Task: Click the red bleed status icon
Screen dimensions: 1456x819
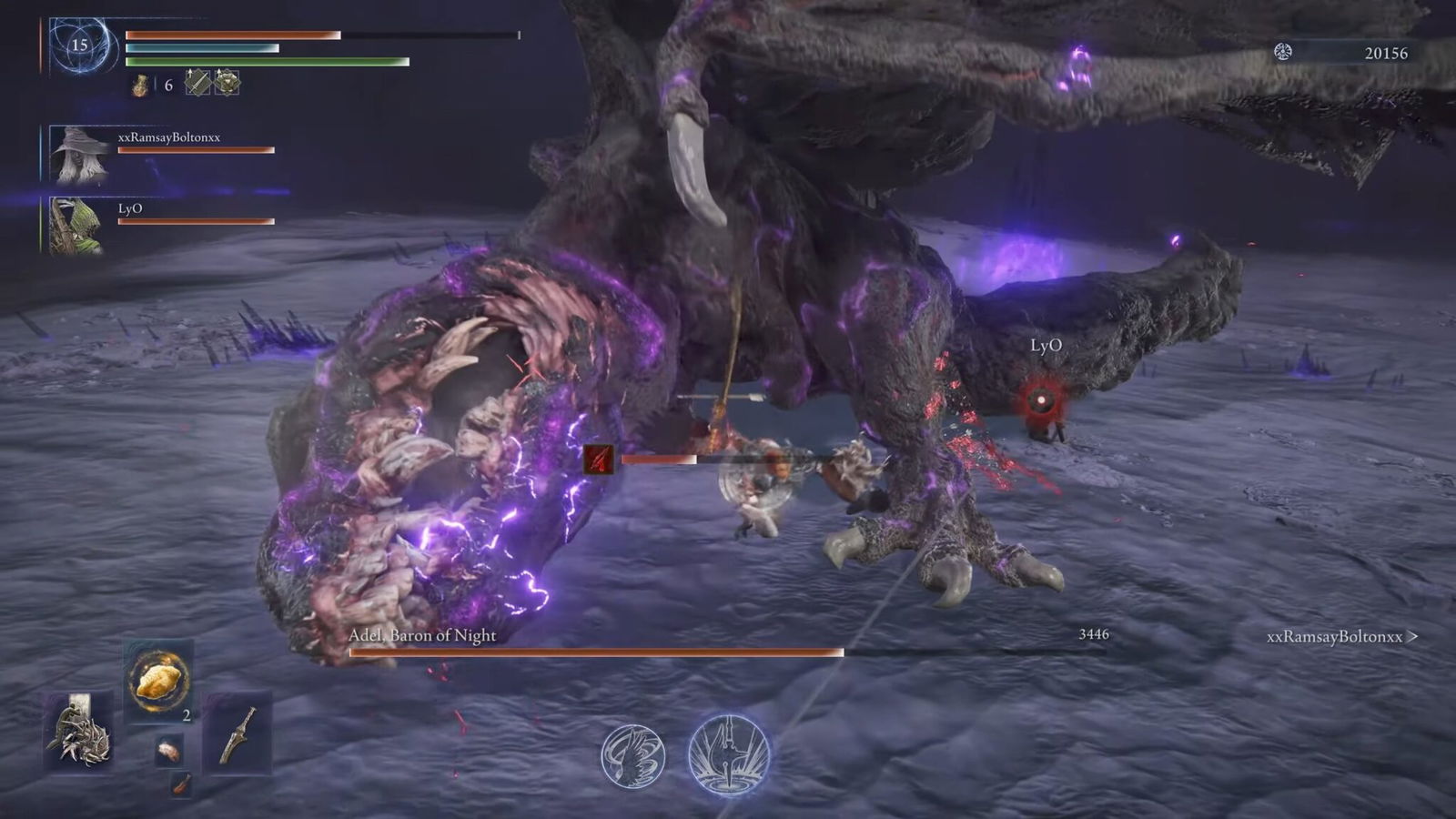Action: coord(599,460)
